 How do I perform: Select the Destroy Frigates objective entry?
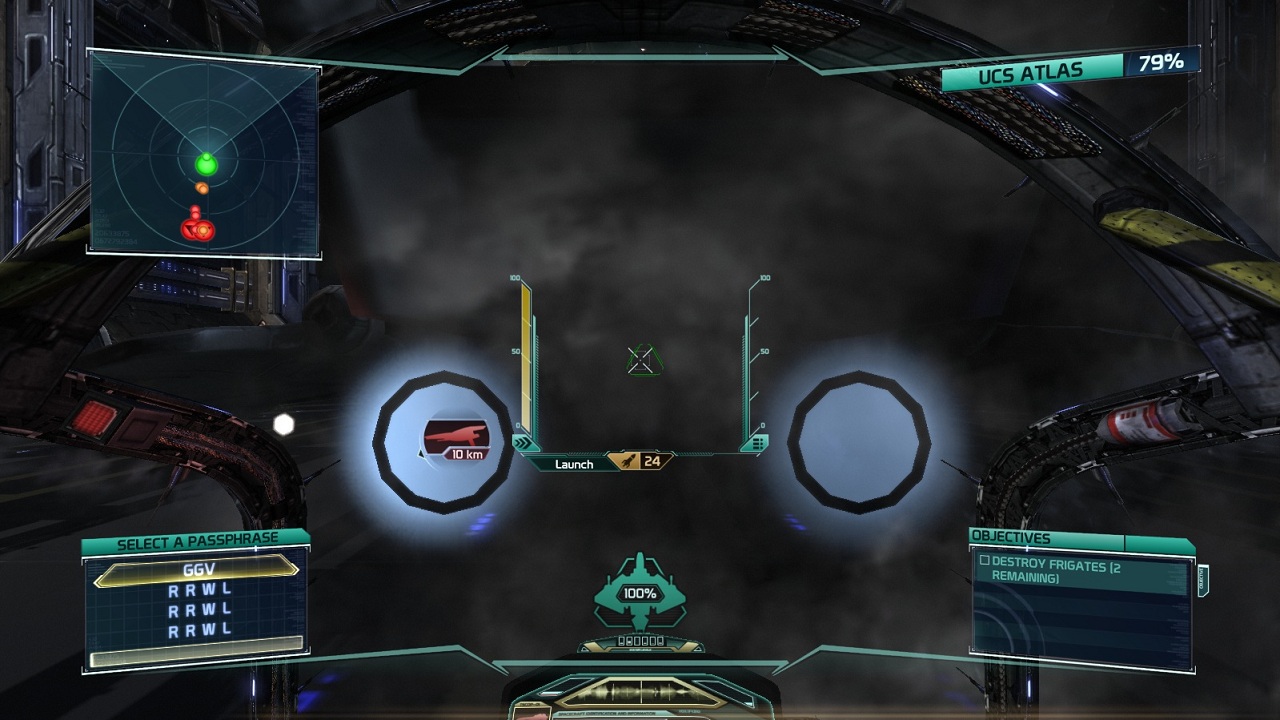(1082, 571)
